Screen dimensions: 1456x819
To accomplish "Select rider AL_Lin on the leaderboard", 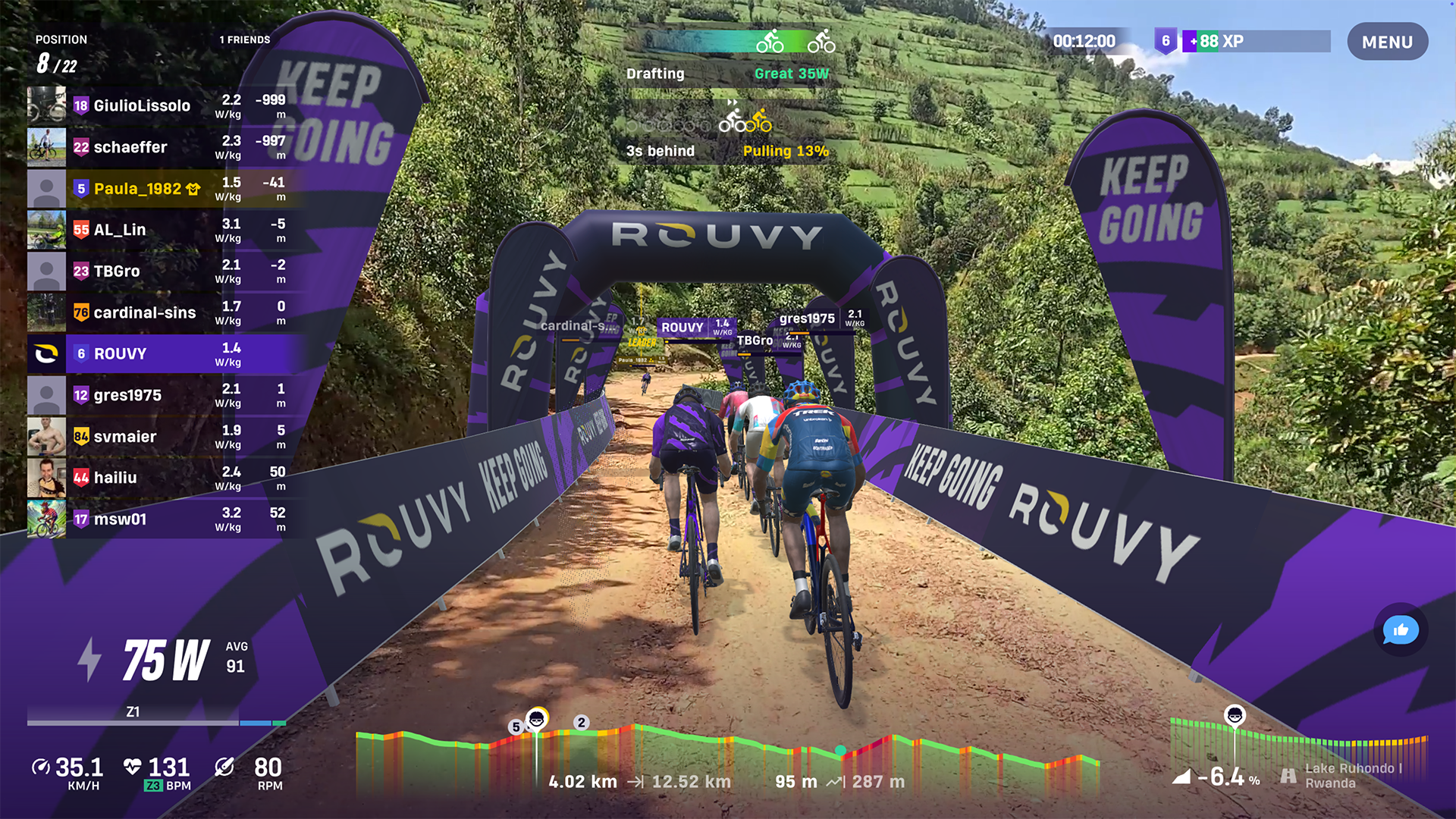I will [x=121, y=229].
